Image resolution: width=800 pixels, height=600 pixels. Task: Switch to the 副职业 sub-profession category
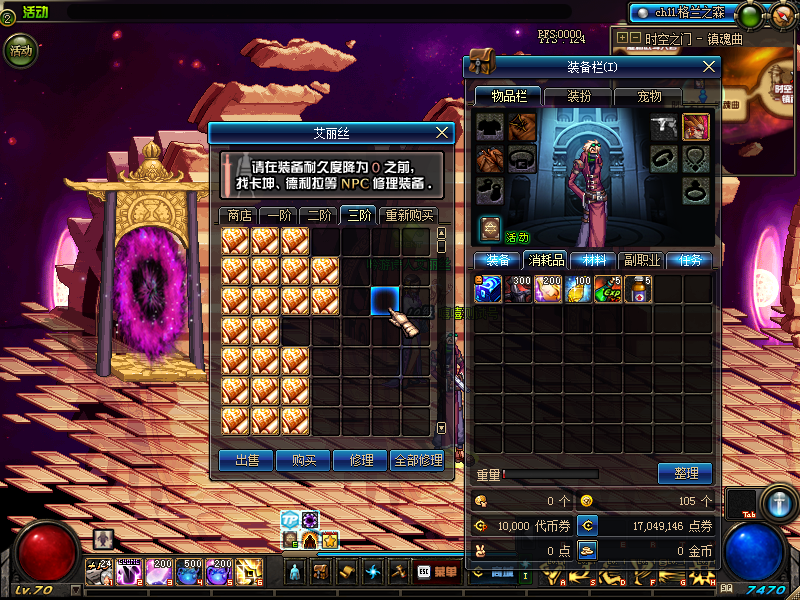(639, 260)
